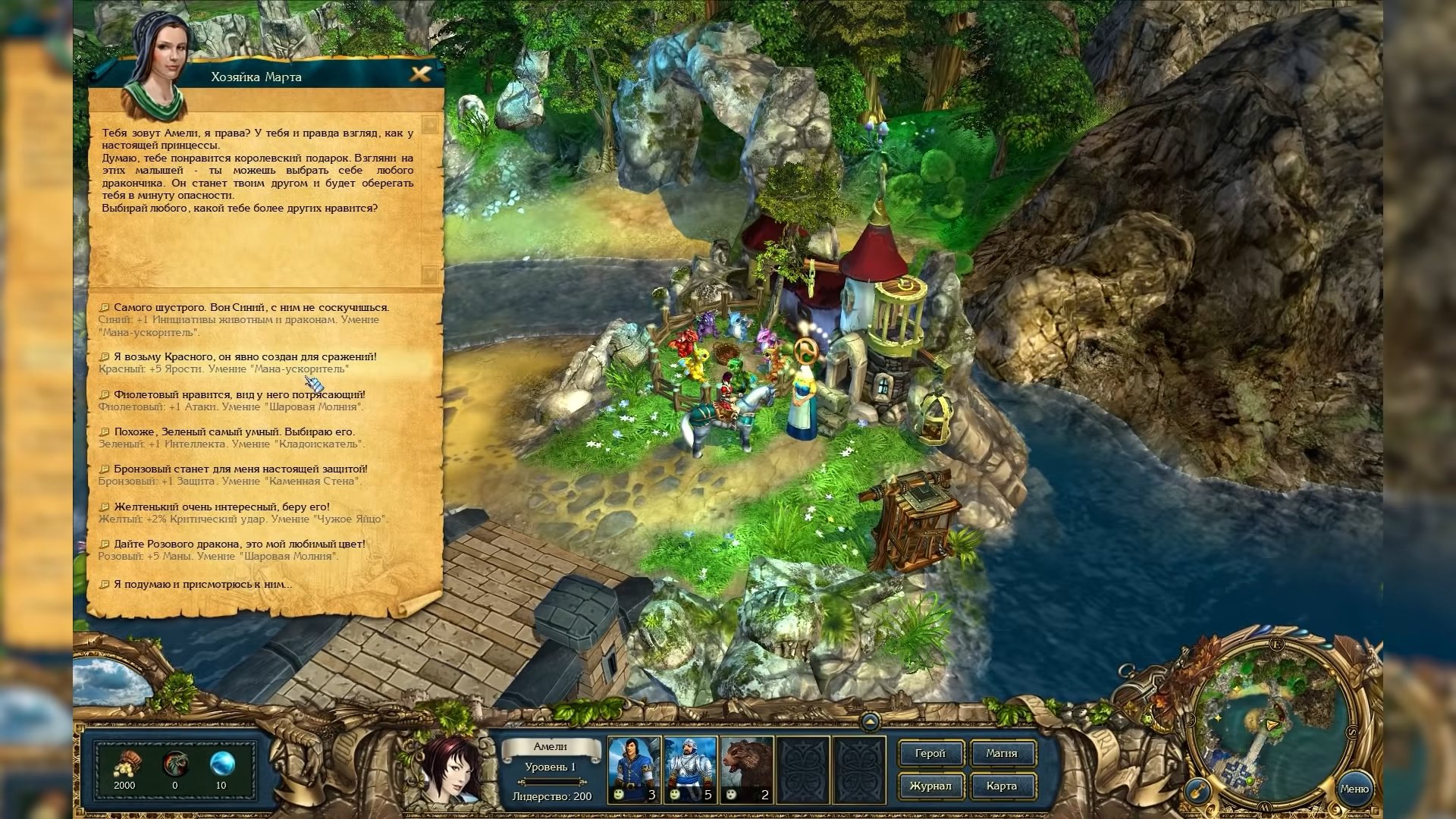The height and width of the screenshot is (819, 1456).
Task: Take the Бронзовый dragon option
Action: point(240,469)
